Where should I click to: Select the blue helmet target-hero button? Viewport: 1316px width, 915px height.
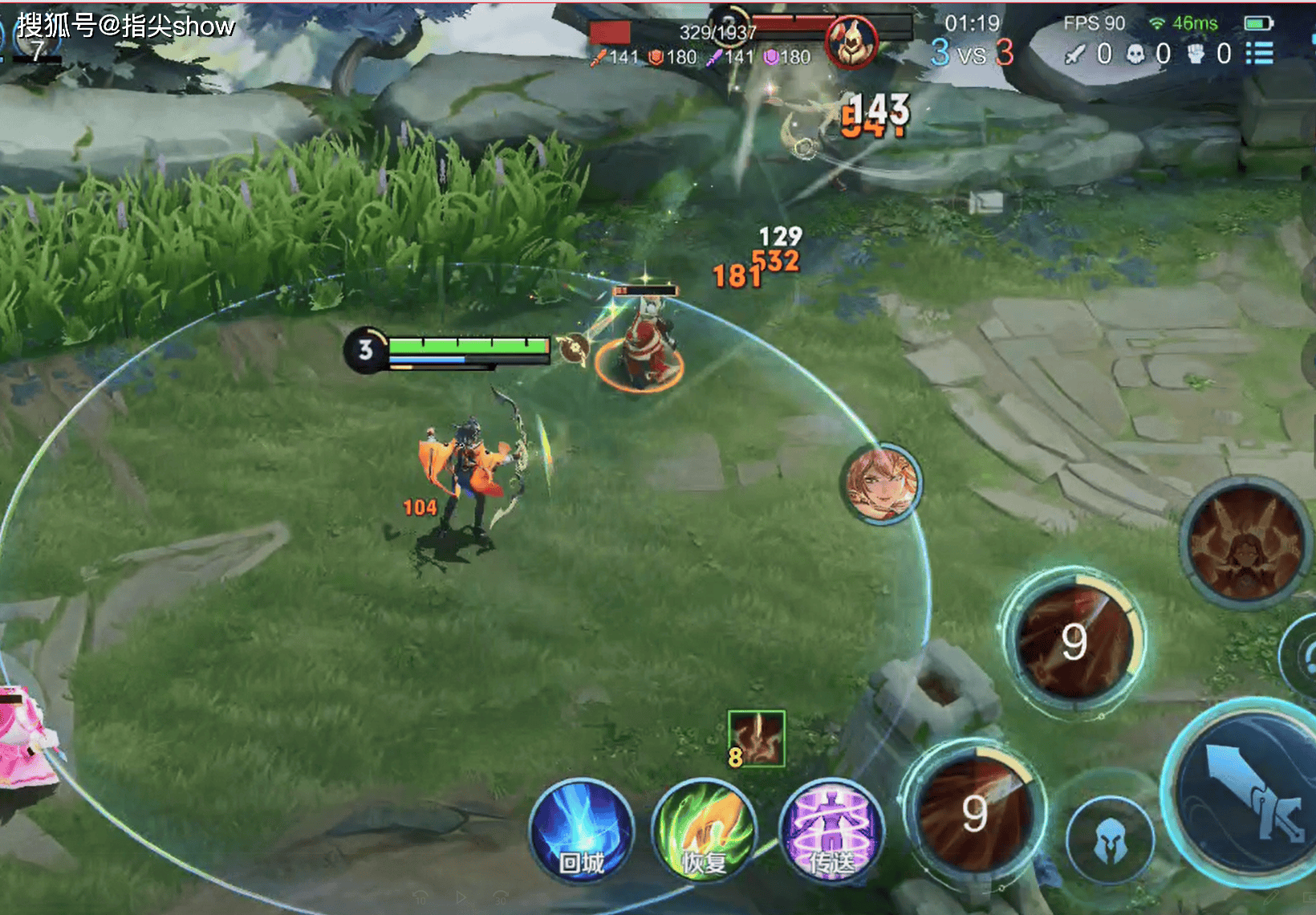point(1111,840)
